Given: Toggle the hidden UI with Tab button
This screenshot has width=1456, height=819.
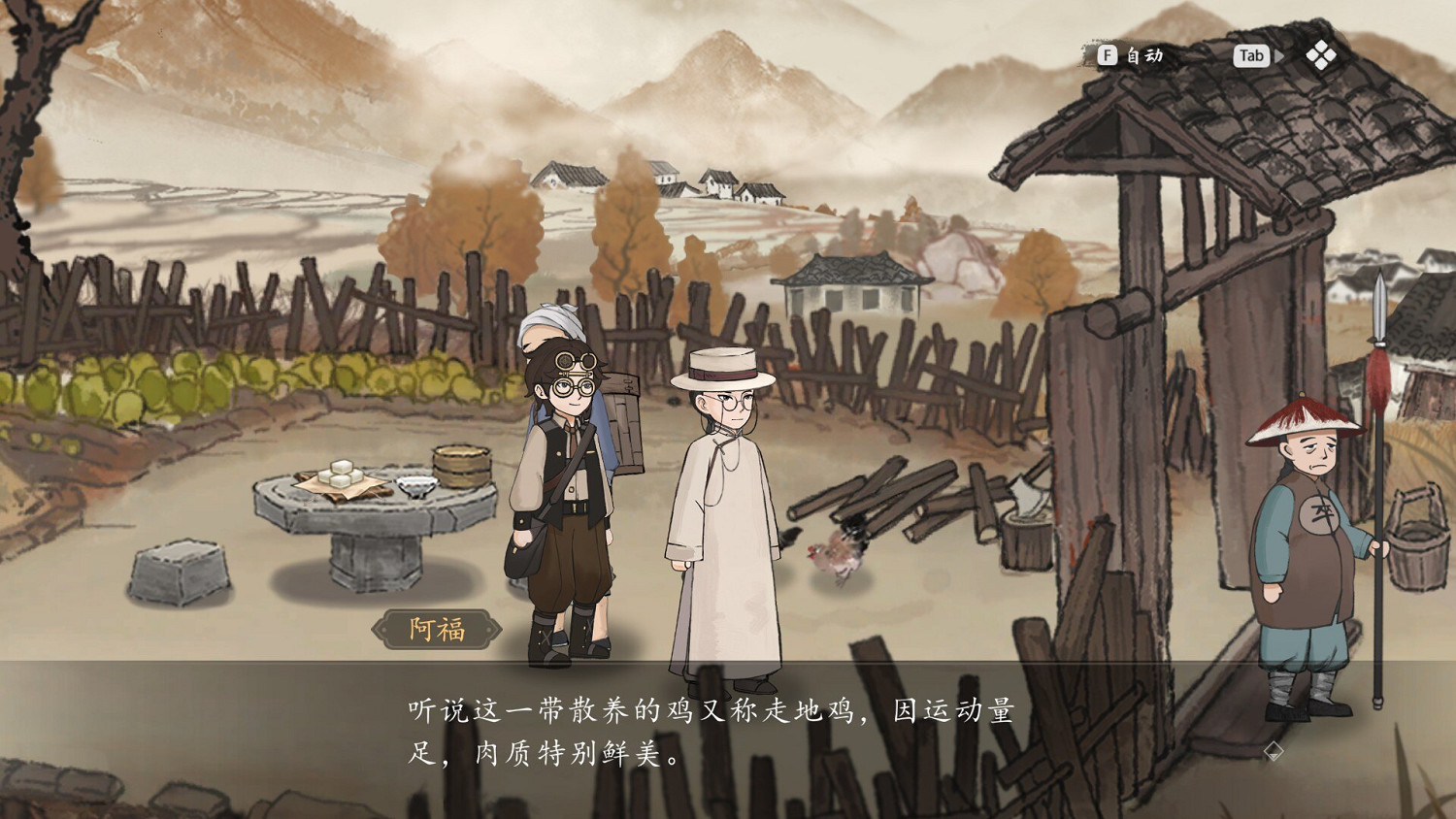Looking at the screenshot, I should coord(1251,56).
